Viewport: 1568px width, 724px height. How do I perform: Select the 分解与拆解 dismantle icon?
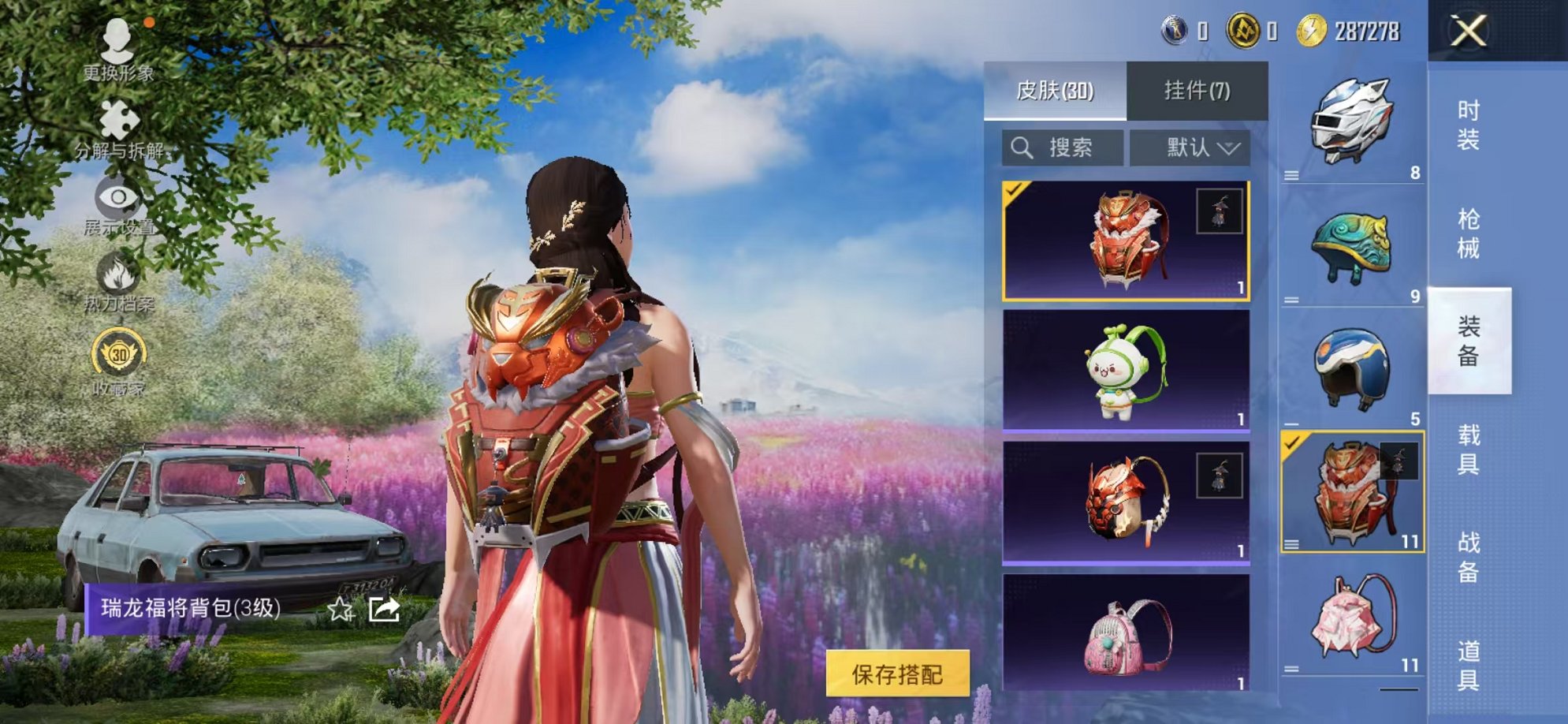click(x=117, y=118)
